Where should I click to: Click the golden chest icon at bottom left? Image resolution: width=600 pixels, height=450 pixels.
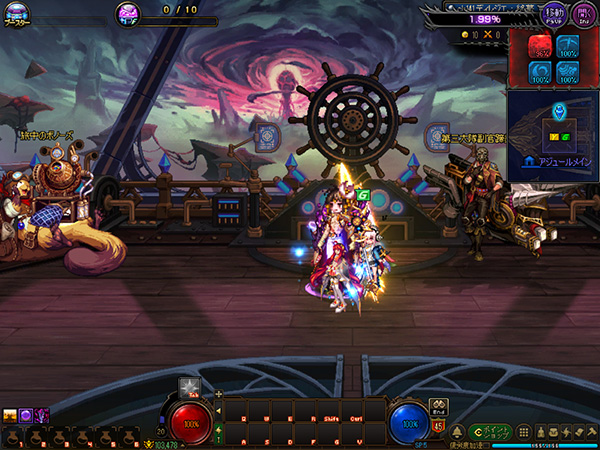10,415
